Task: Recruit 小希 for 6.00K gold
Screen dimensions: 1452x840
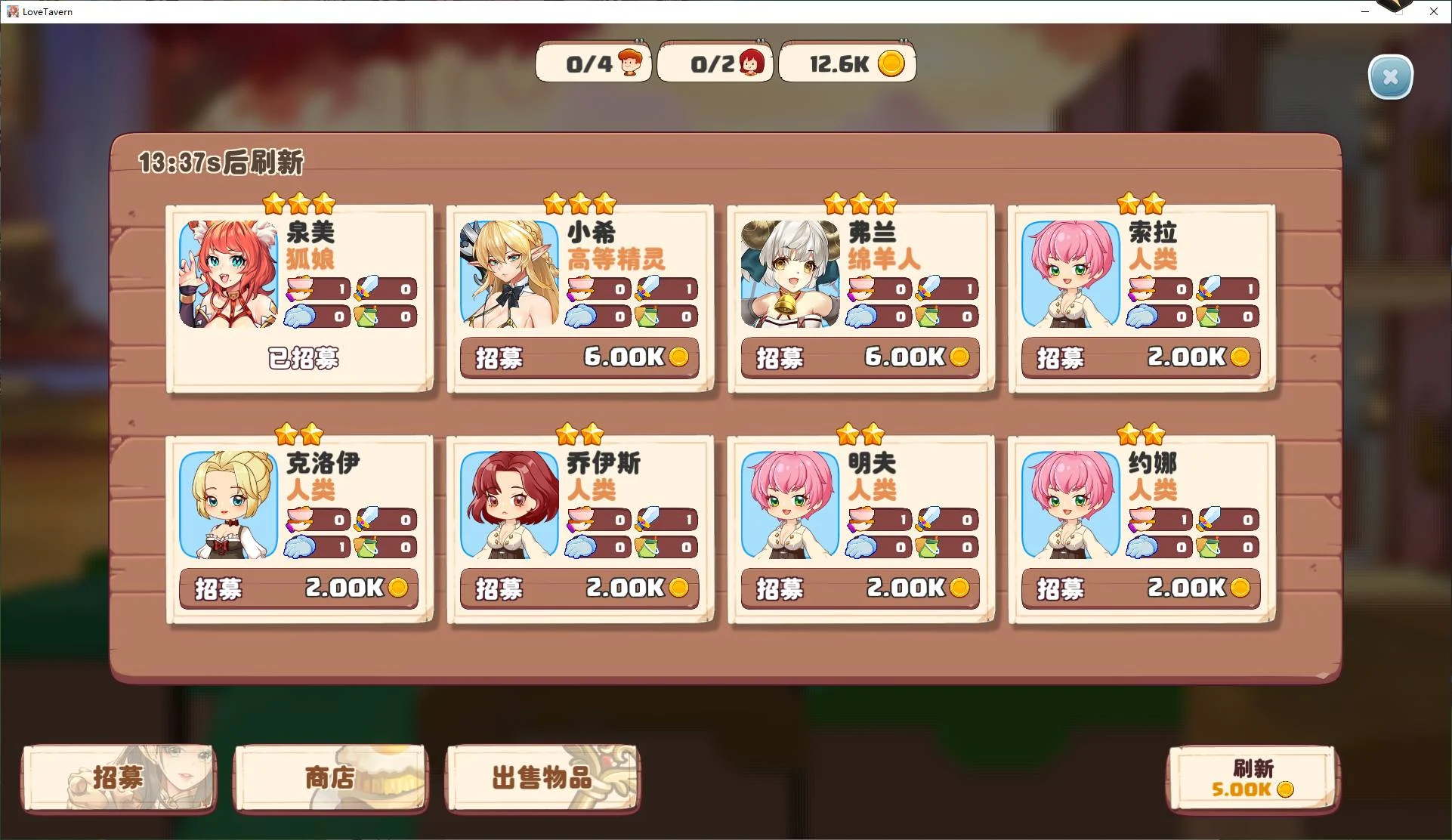Action: [579, 357]
